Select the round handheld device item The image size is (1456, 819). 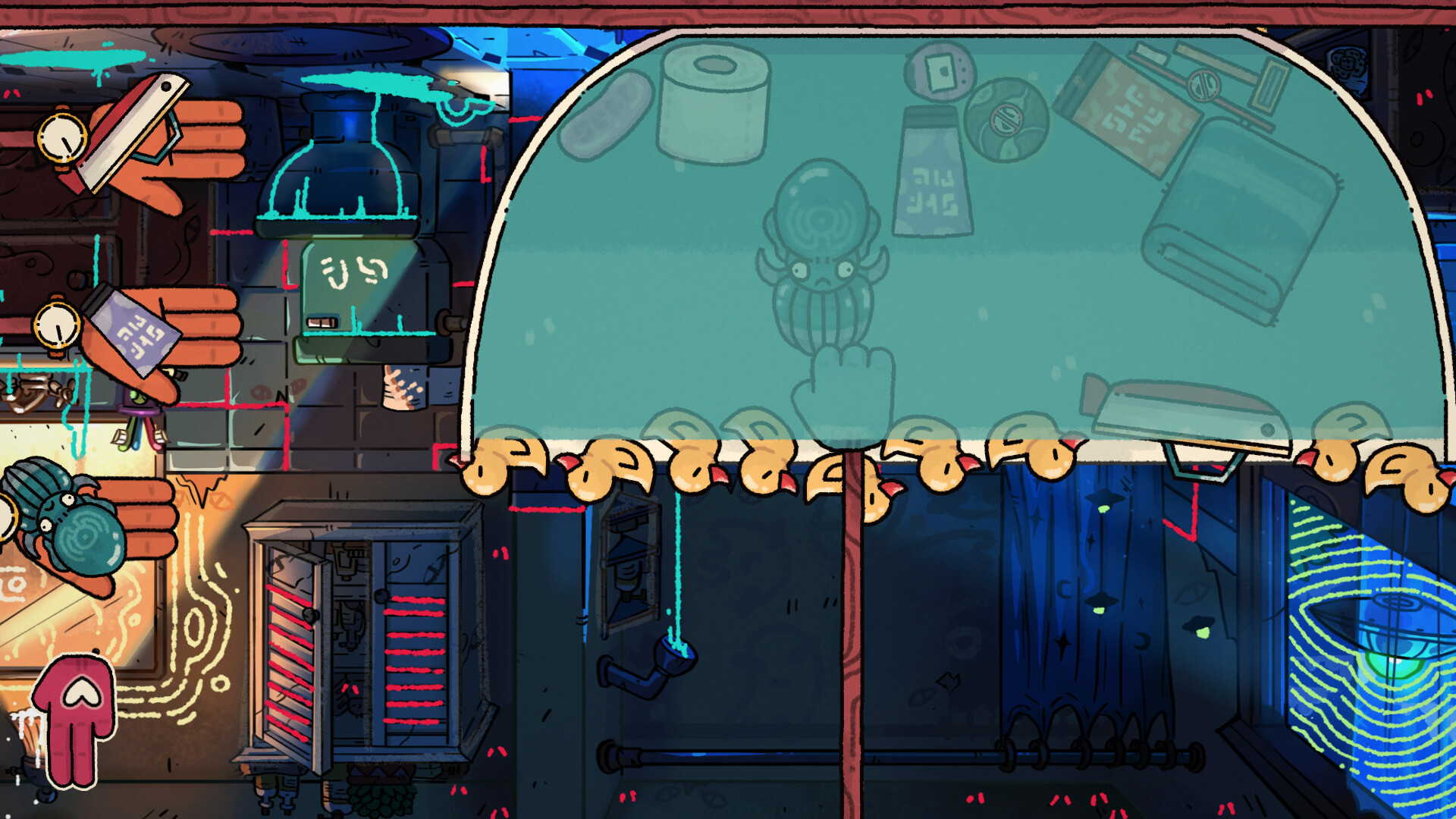click(940, 72)
